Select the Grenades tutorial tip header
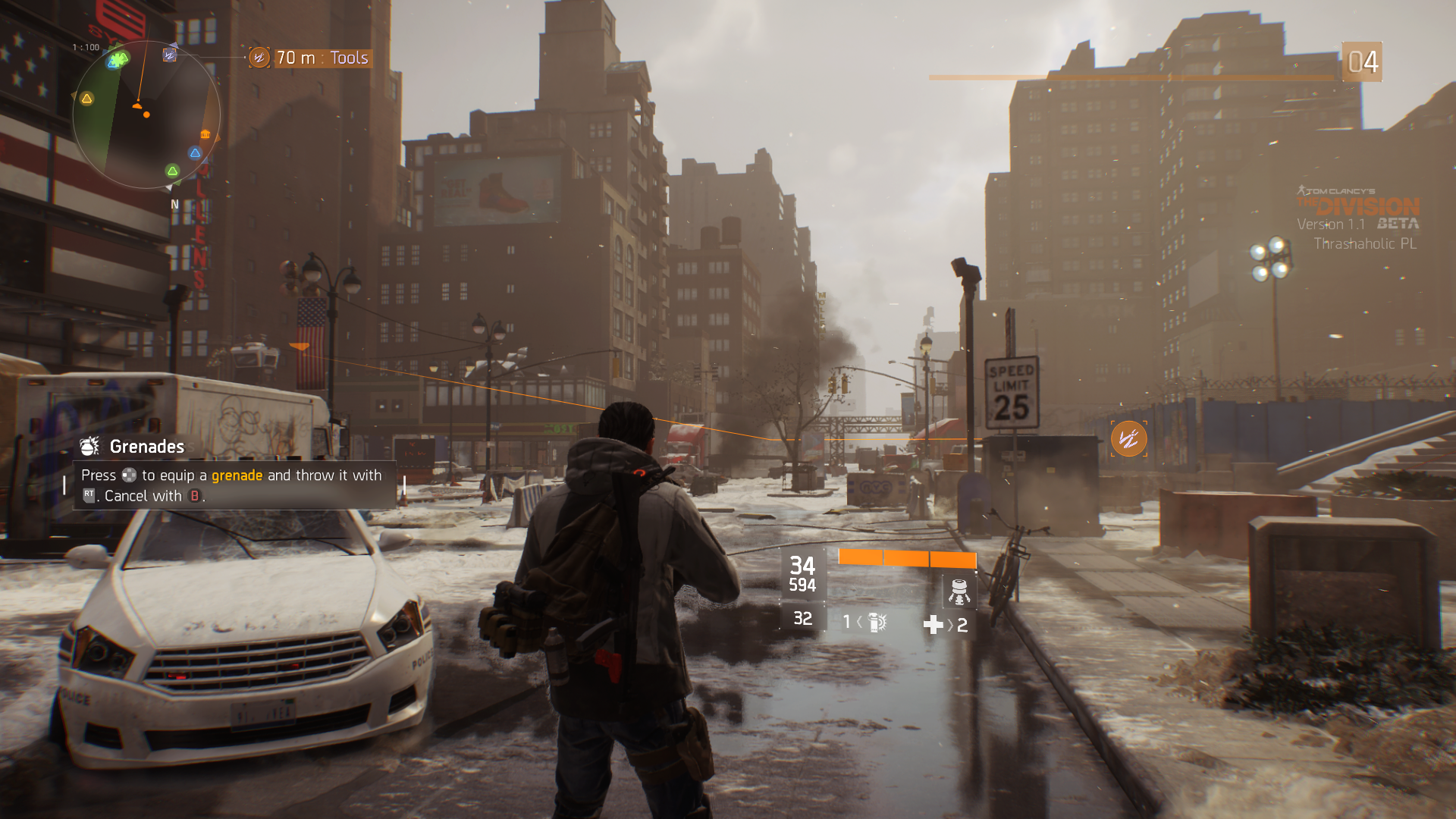 click(x=146, y=447)
